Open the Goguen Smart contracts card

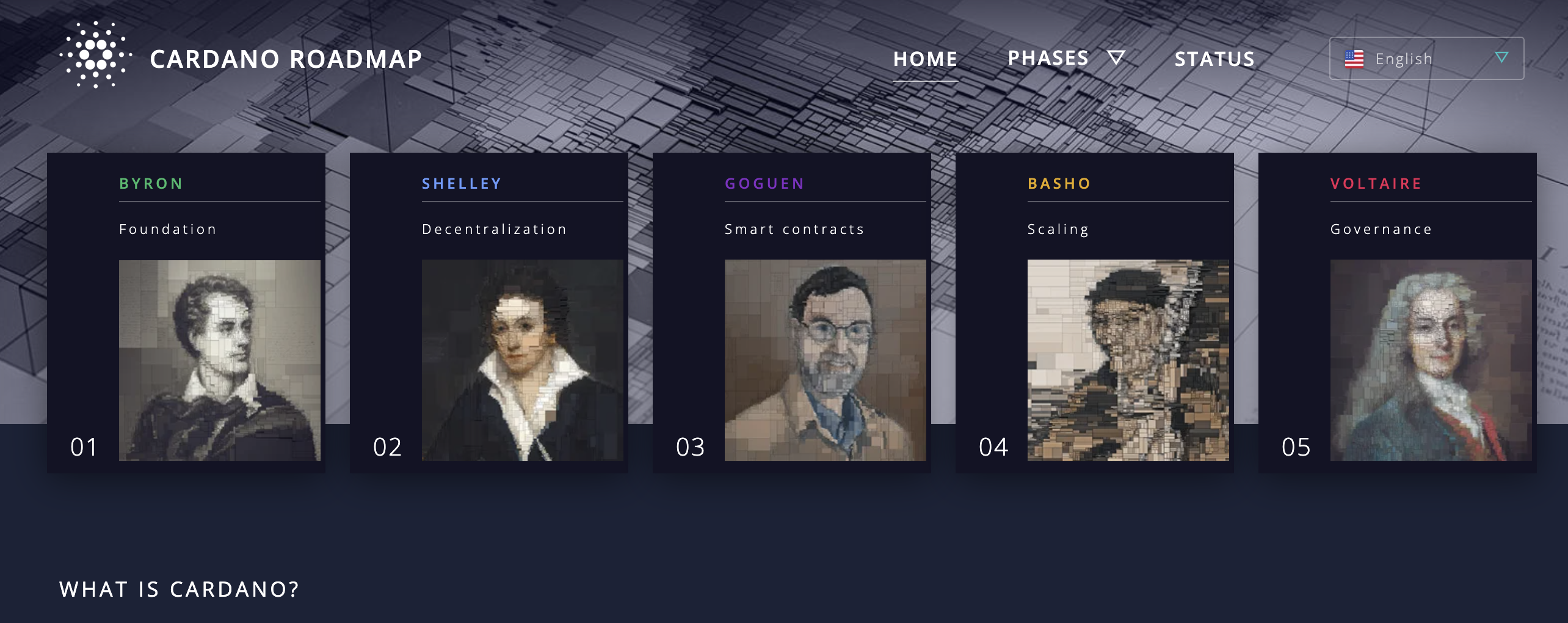click(792, 312)
